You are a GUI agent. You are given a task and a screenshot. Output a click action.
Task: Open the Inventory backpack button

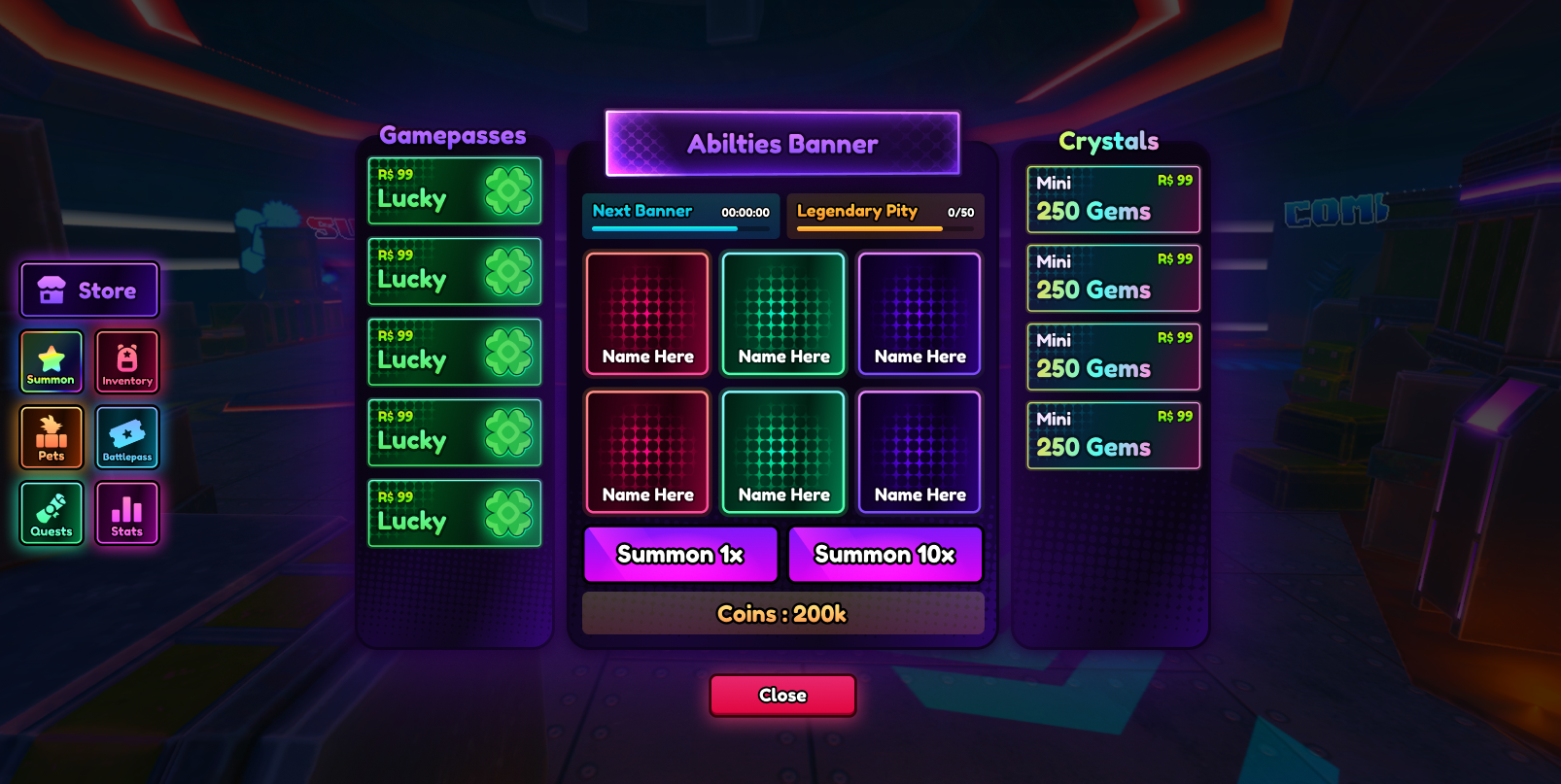coord(127,362)
